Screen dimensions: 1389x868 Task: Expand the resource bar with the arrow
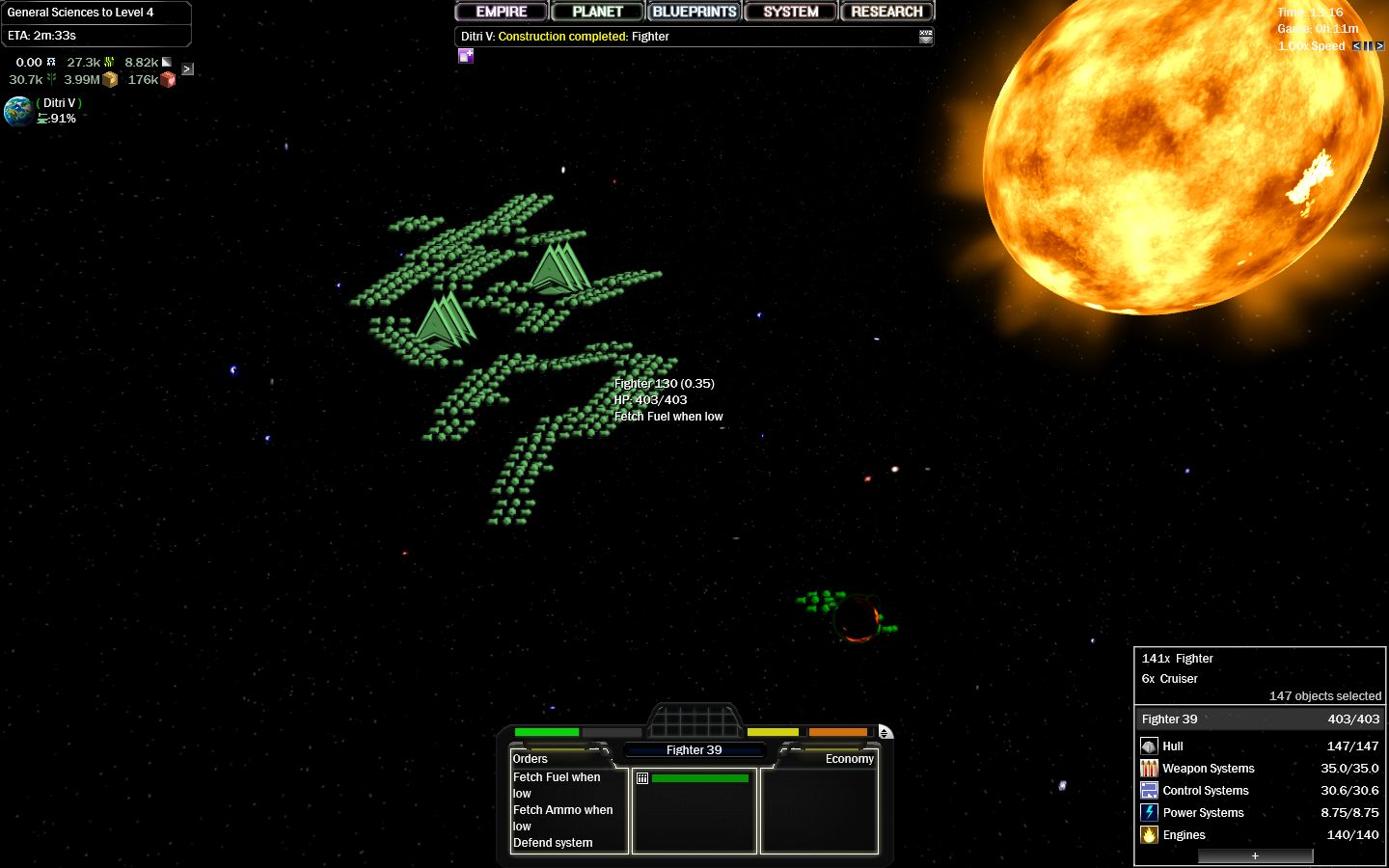(187, 68)
